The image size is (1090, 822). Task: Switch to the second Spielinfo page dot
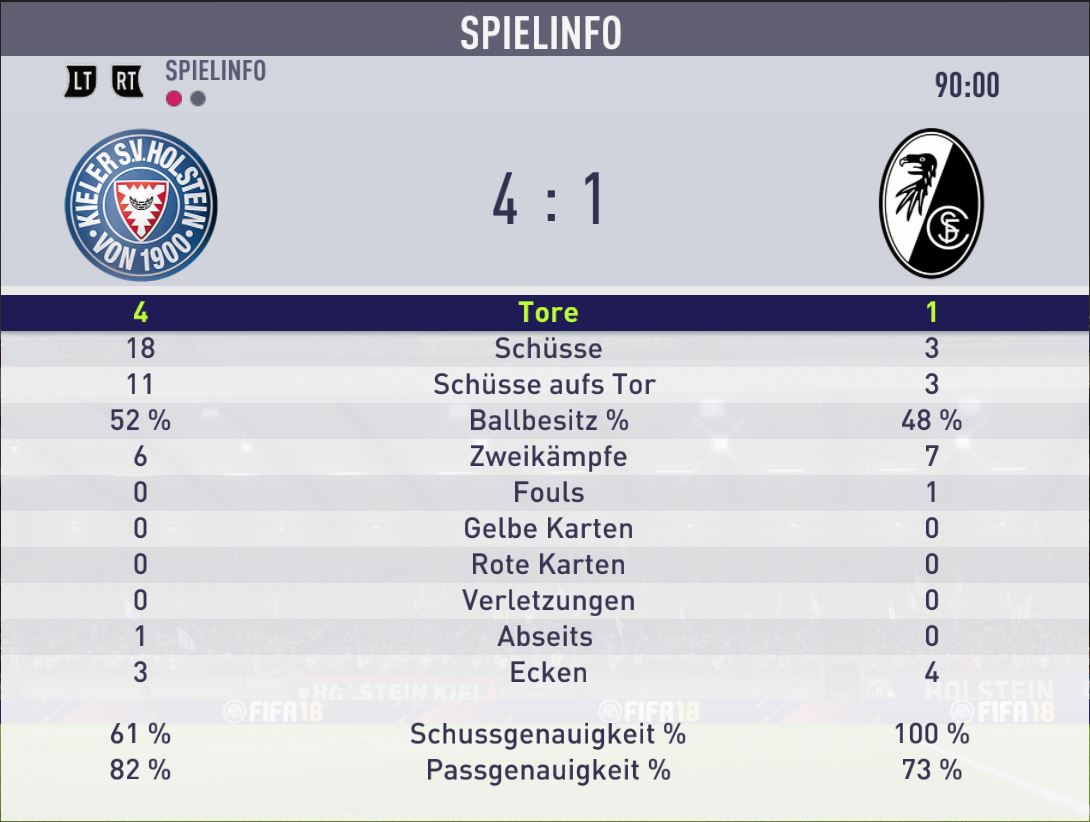pos(198,99)
